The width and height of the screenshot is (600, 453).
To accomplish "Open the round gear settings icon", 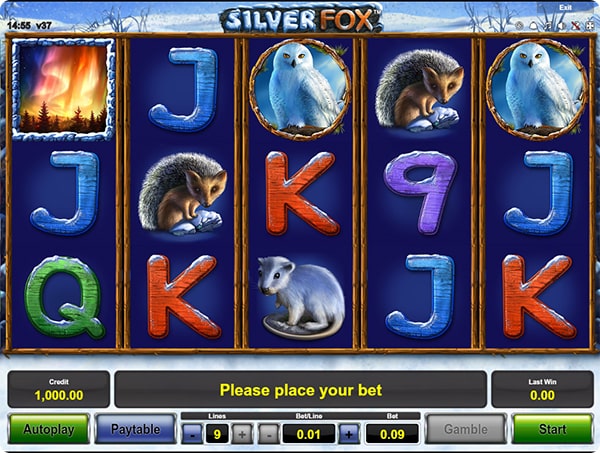I will (519, 26).
